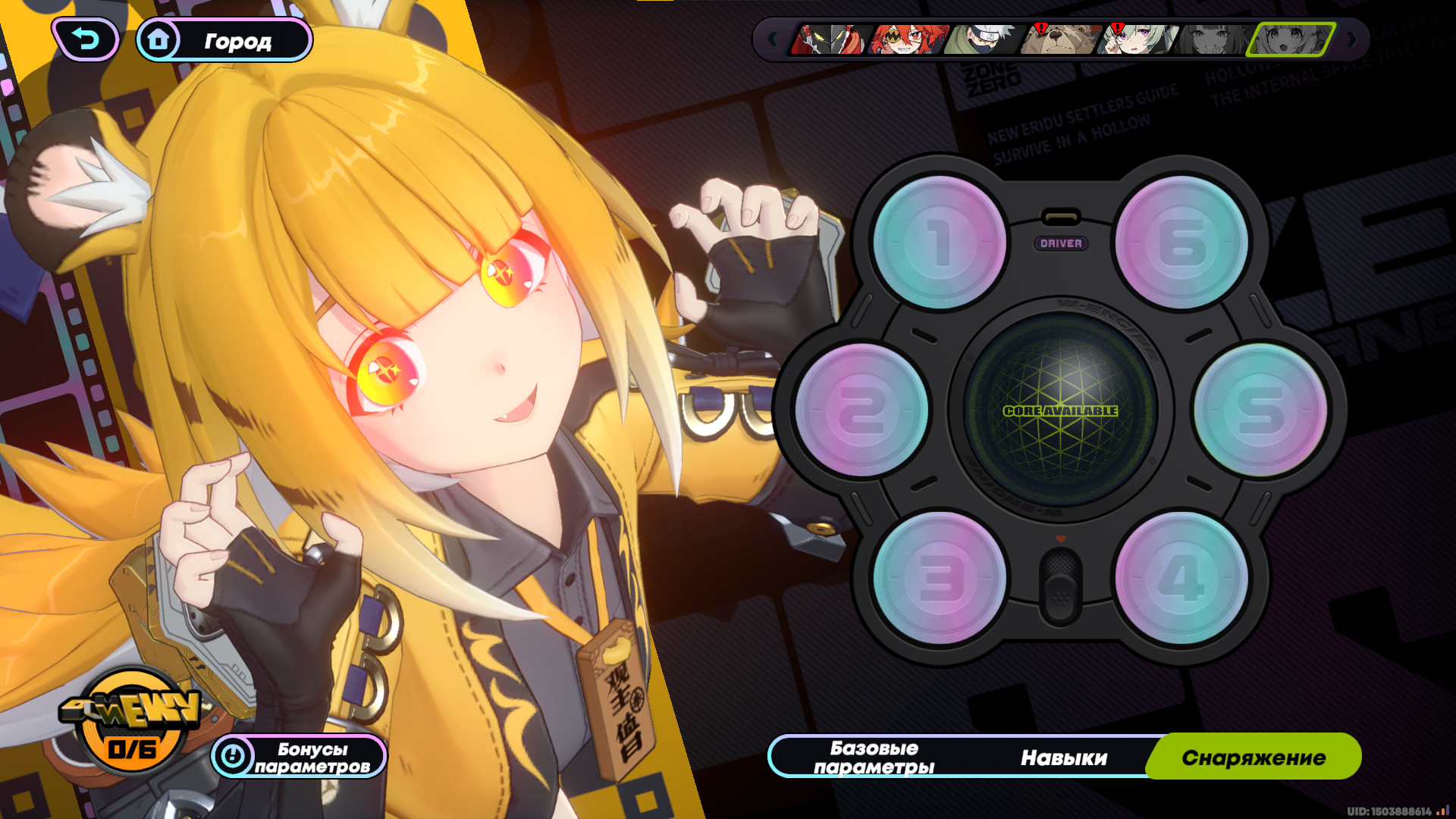Viewport: 1456px width, 819px height.
Task: Open Drive Disc slot 1
Action: pyautogui.click(x=940, y=241)
